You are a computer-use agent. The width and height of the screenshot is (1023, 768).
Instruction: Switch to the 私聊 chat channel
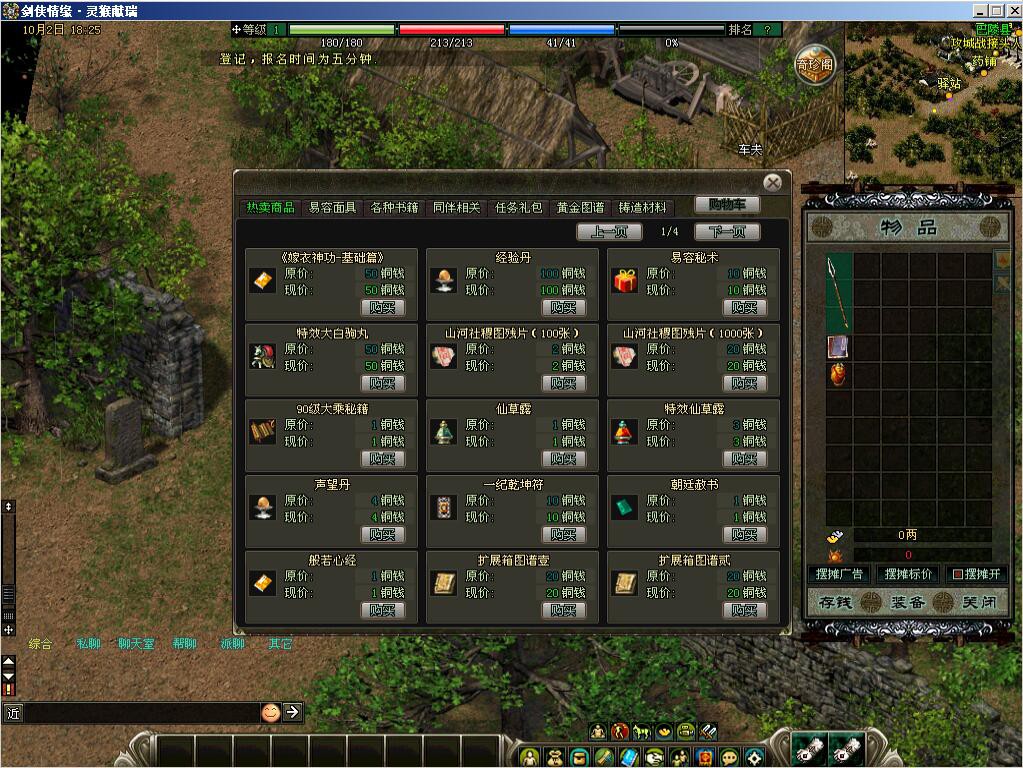(88, 643)
